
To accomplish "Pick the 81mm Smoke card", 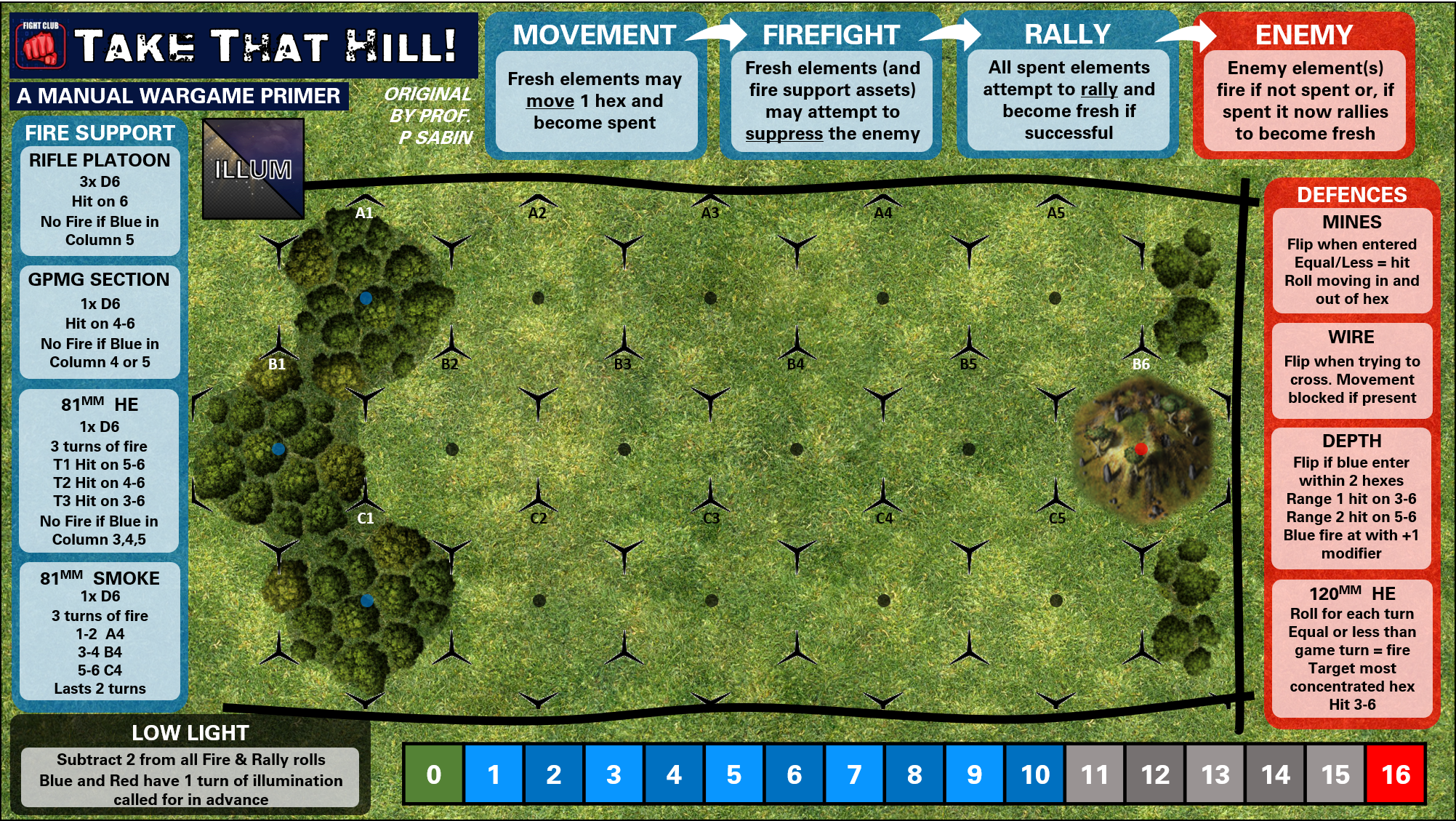I will click(100, 631).
